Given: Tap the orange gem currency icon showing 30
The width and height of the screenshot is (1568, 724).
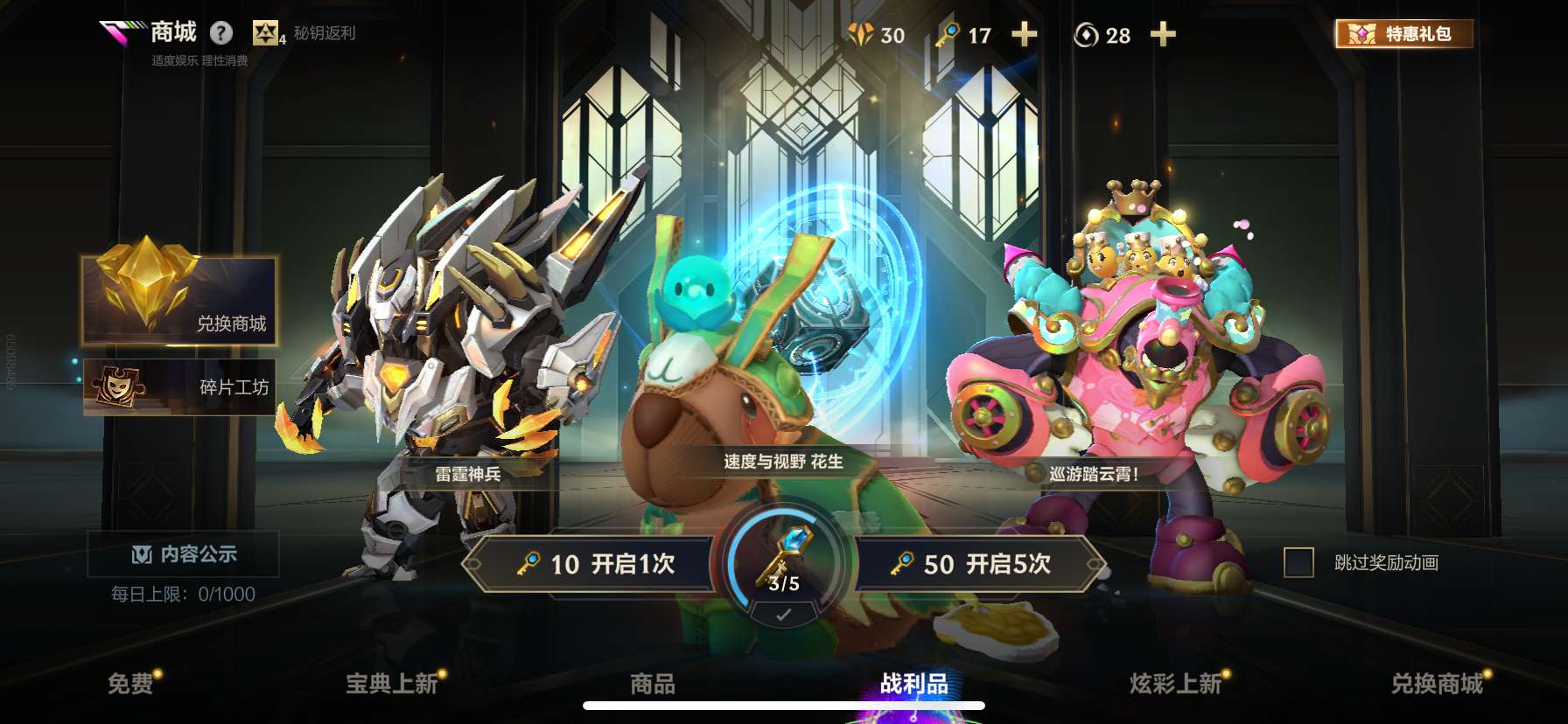Looking at the screenshot, I should 861,35.
